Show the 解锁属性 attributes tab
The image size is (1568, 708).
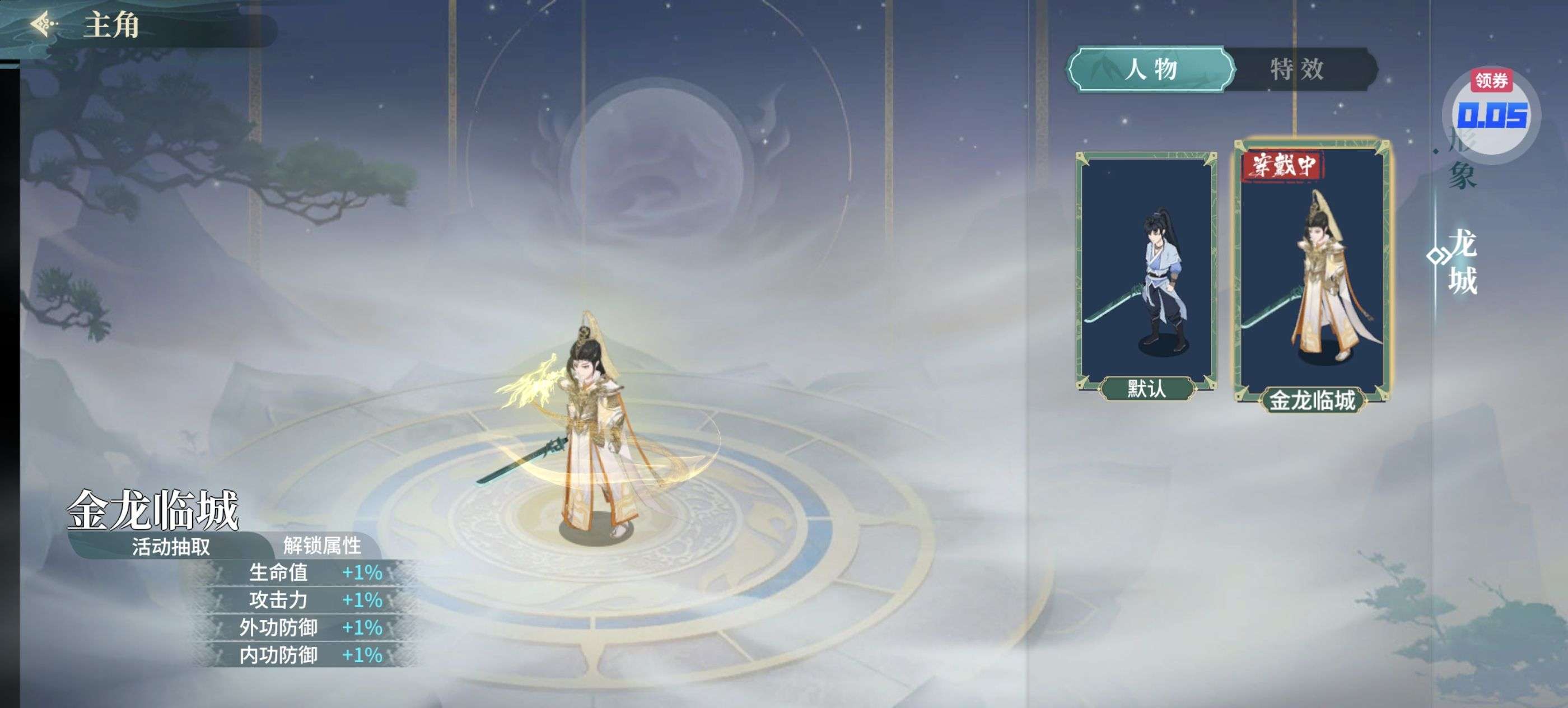(322, 546)
